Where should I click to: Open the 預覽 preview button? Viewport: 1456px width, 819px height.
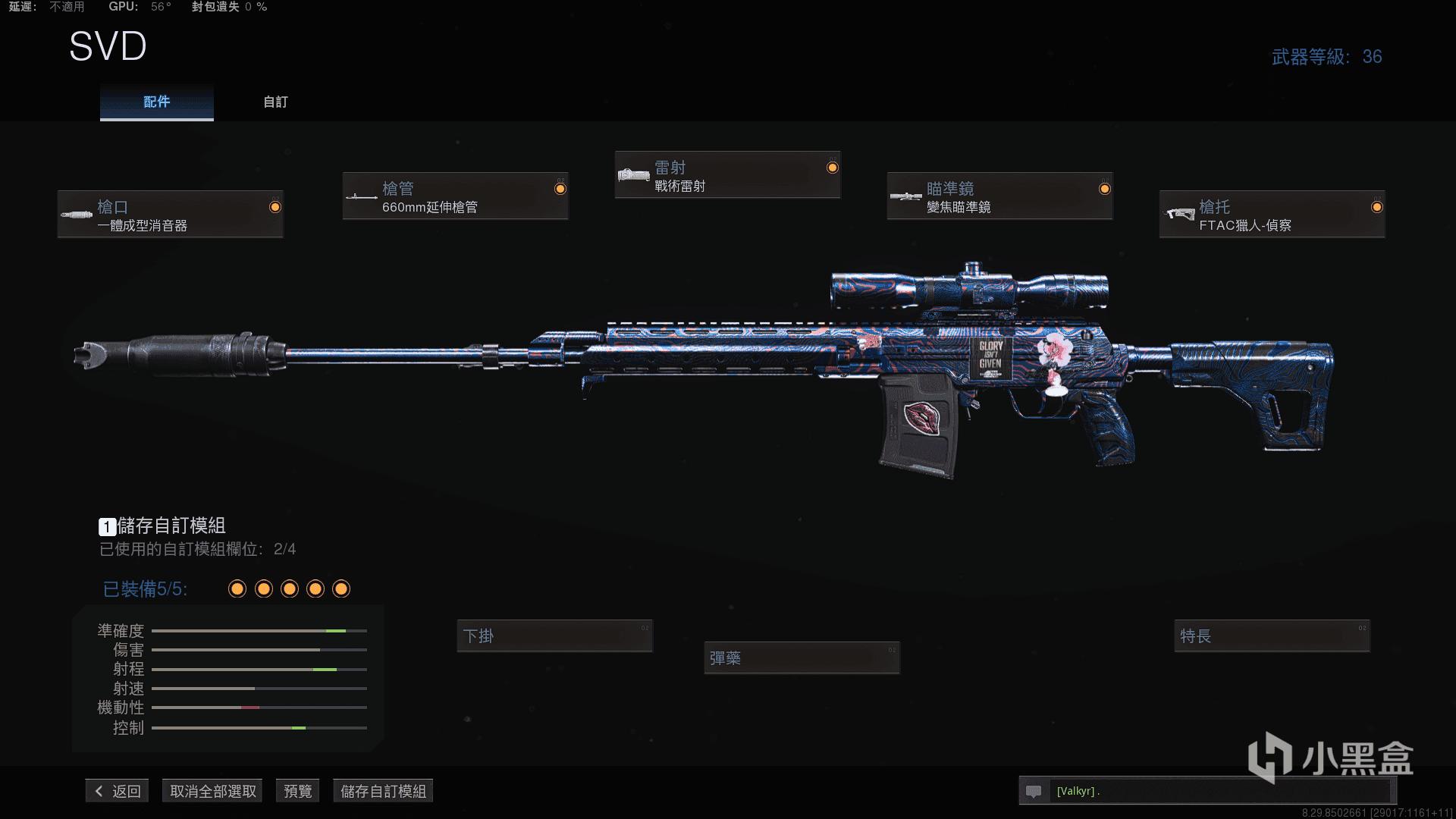coord(297,791)
